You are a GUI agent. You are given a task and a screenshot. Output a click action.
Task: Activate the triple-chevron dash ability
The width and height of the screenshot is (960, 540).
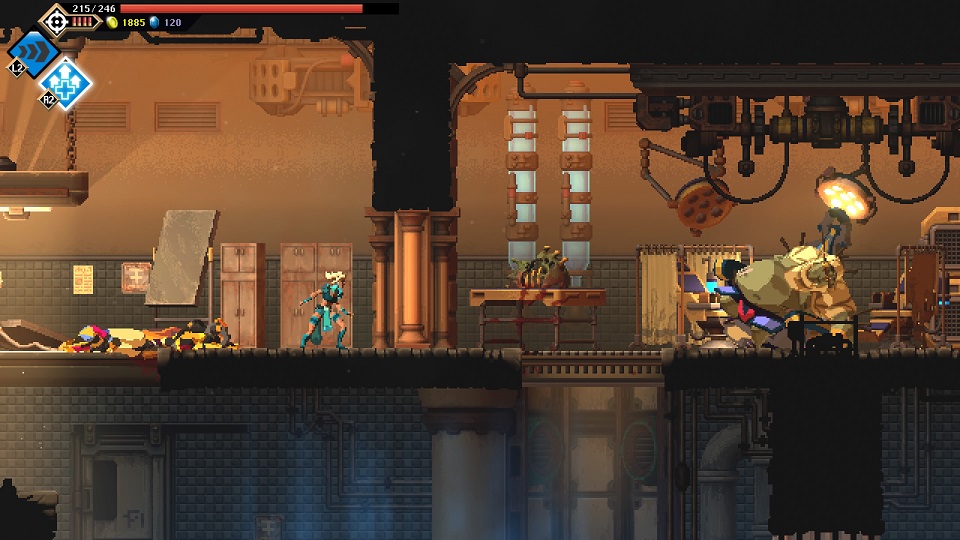tap(33, 51)
